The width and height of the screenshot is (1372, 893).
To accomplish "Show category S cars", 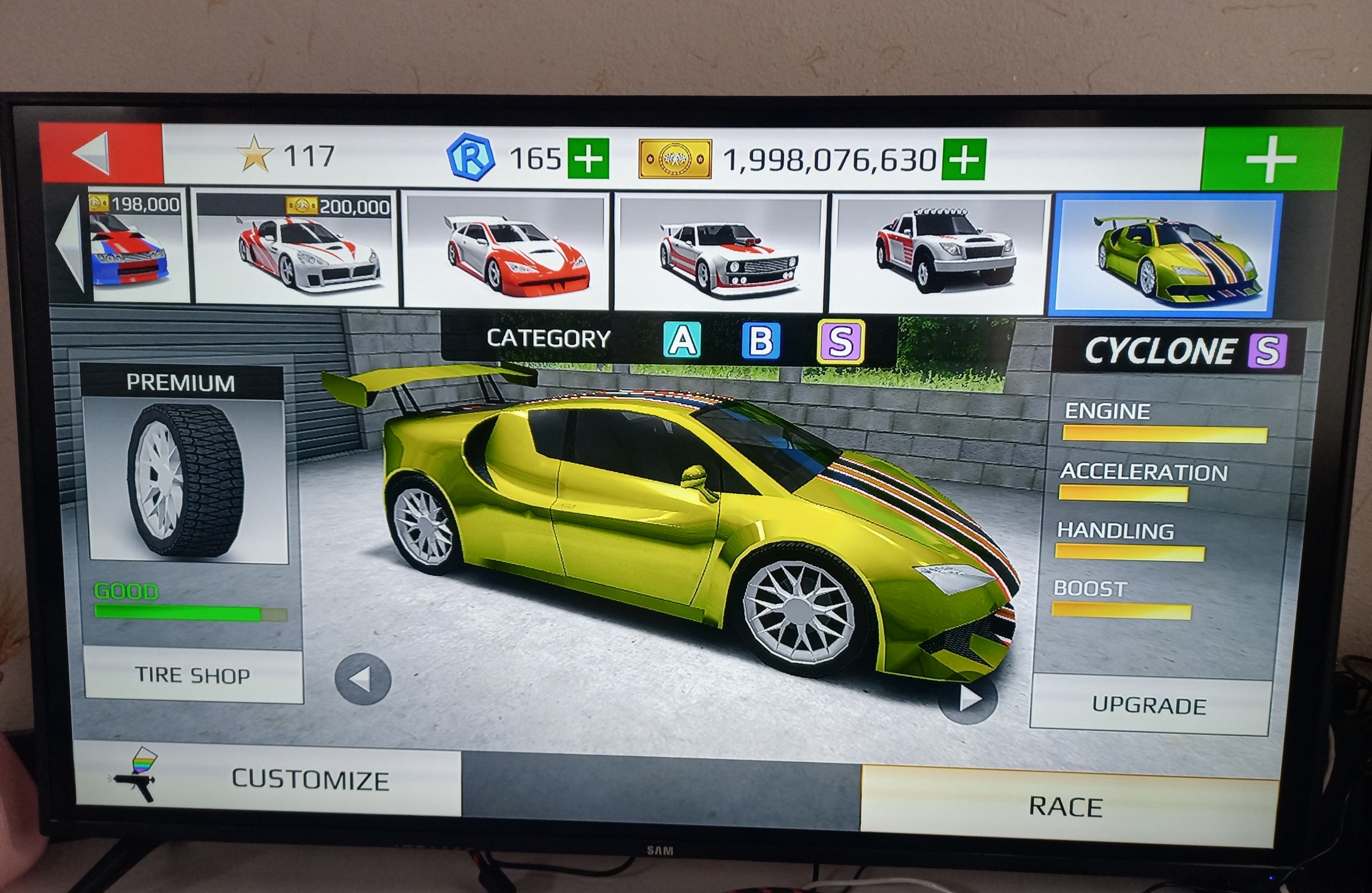I will 840,342.
